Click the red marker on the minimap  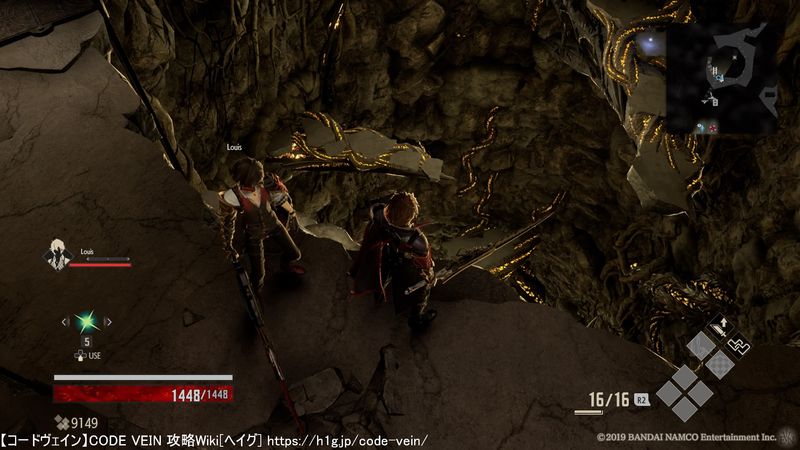coord(711,127)
